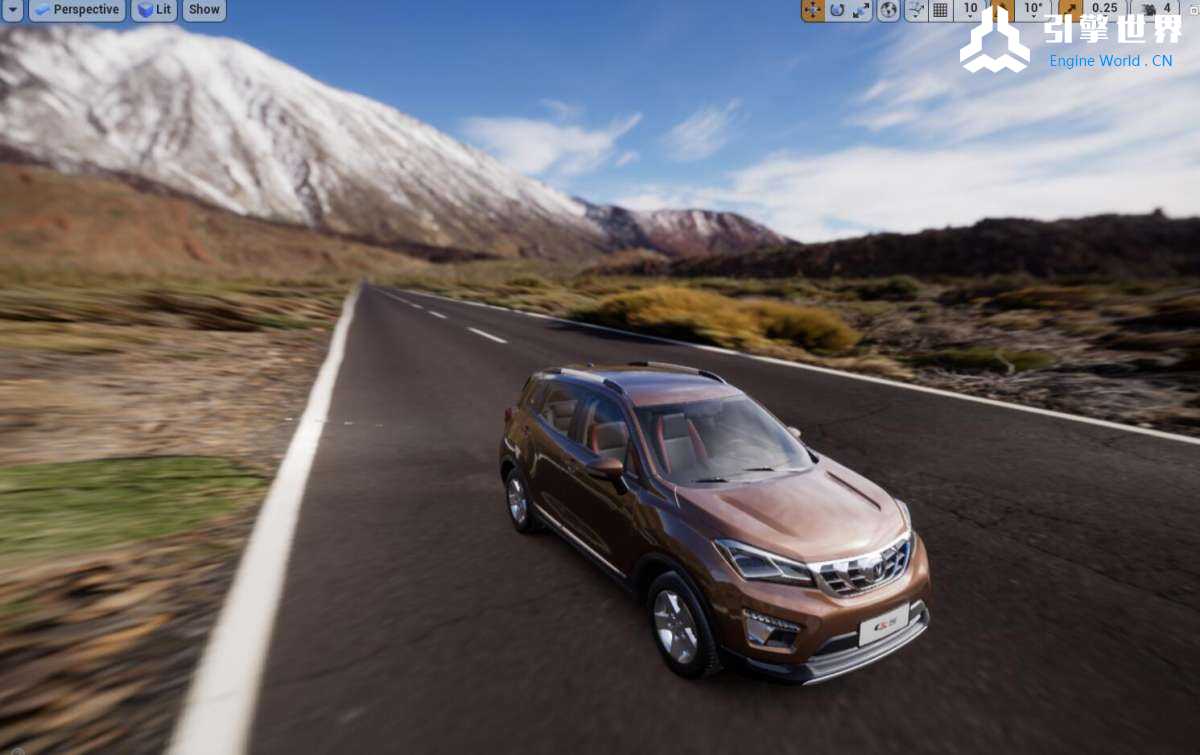Change the Lit shading mode
This screenshot has height=755, width=1200.
[154, 10]
